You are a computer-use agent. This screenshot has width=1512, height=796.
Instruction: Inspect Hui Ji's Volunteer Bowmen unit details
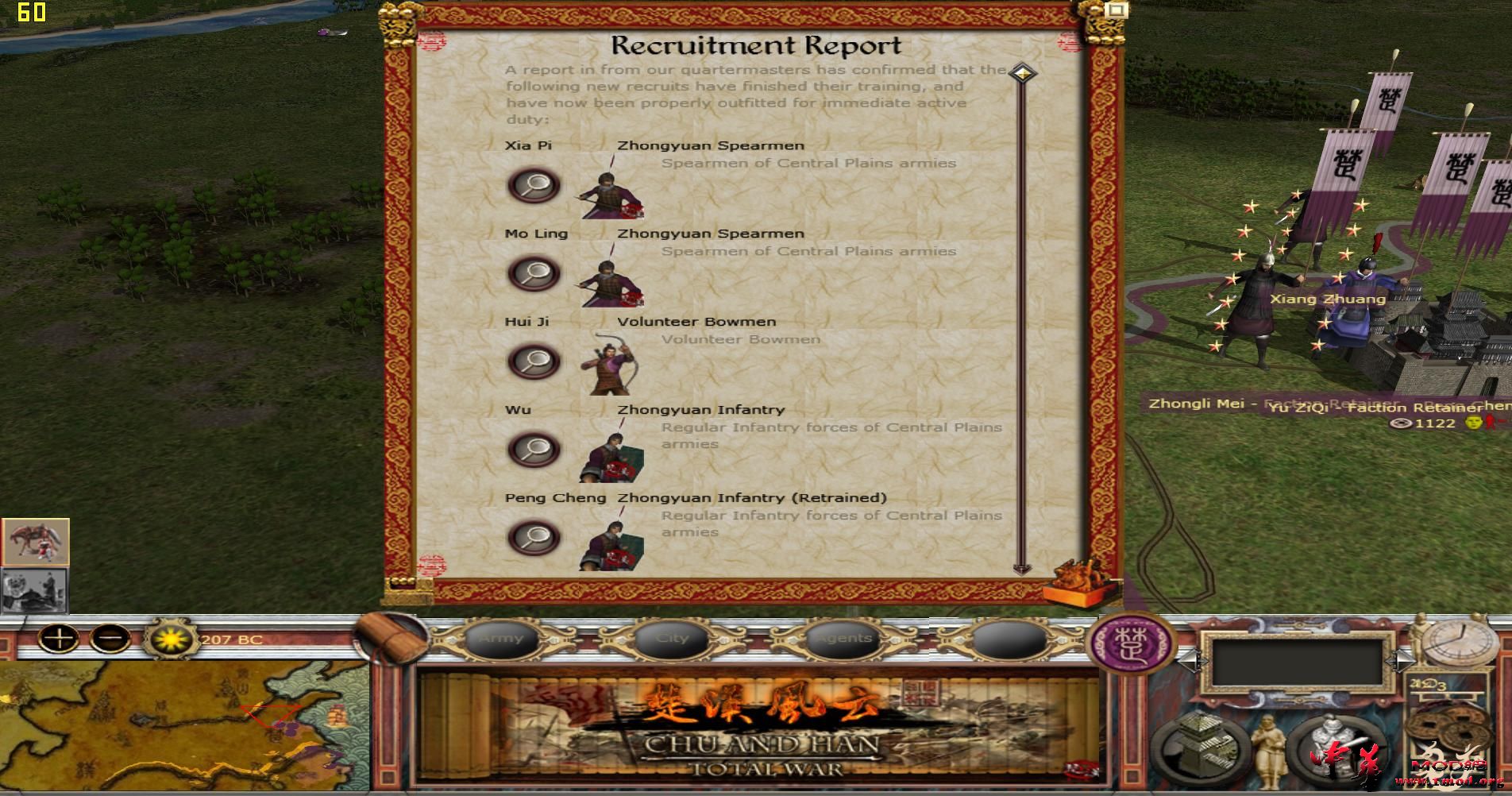click(x=534, y=361)
